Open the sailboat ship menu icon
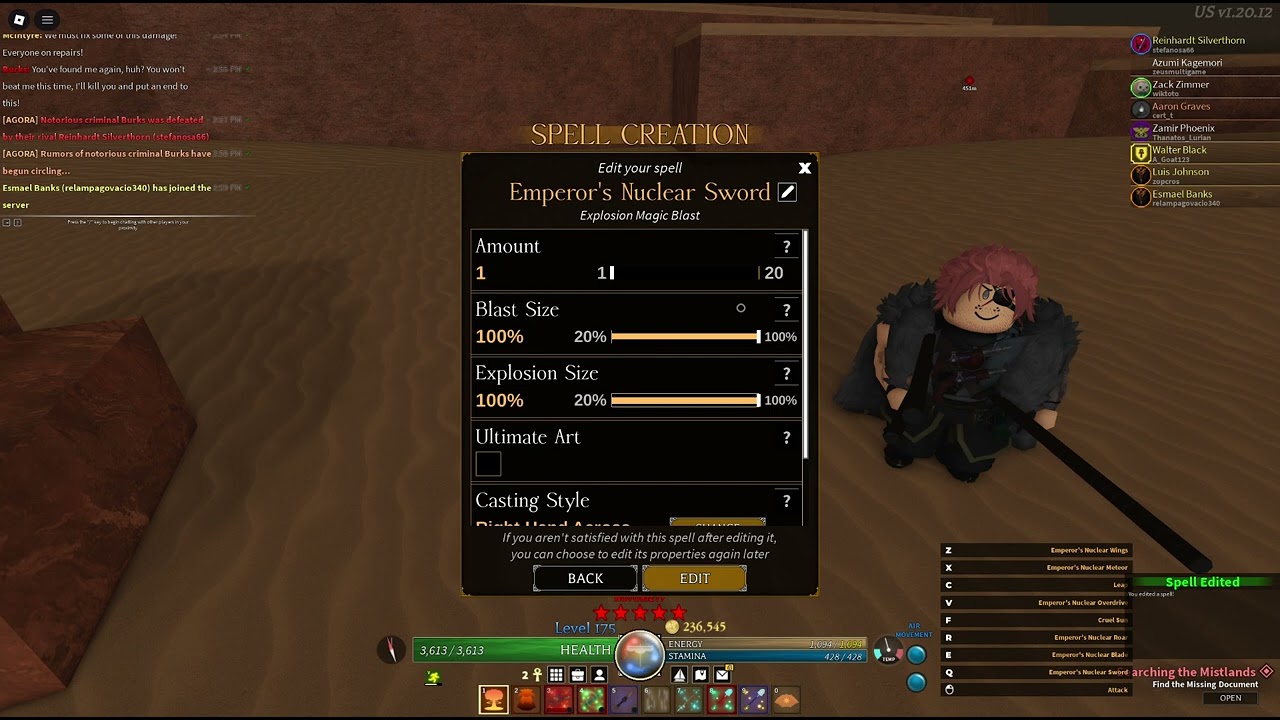Viewport: 1280px width, 720px height. (680, 675)
